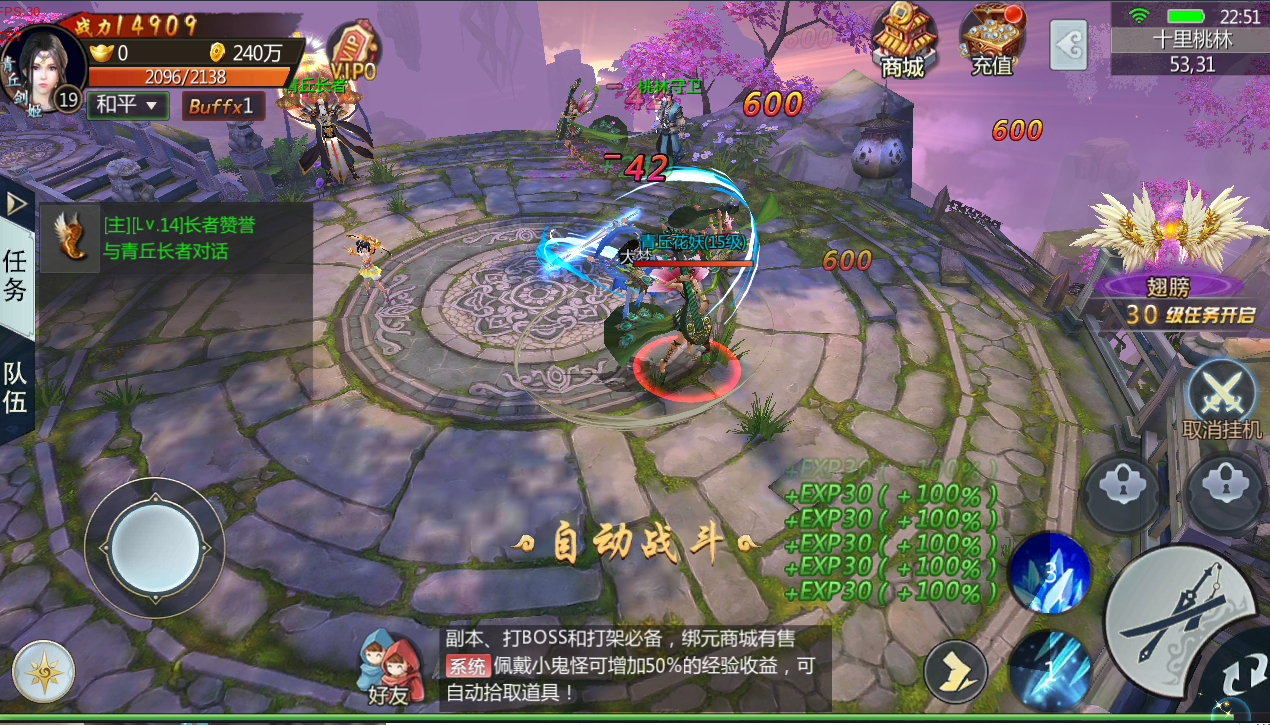Toggle the top-right collapse arrow button
Viewport: 1270px width, 725px height.
click(1068, 45)
